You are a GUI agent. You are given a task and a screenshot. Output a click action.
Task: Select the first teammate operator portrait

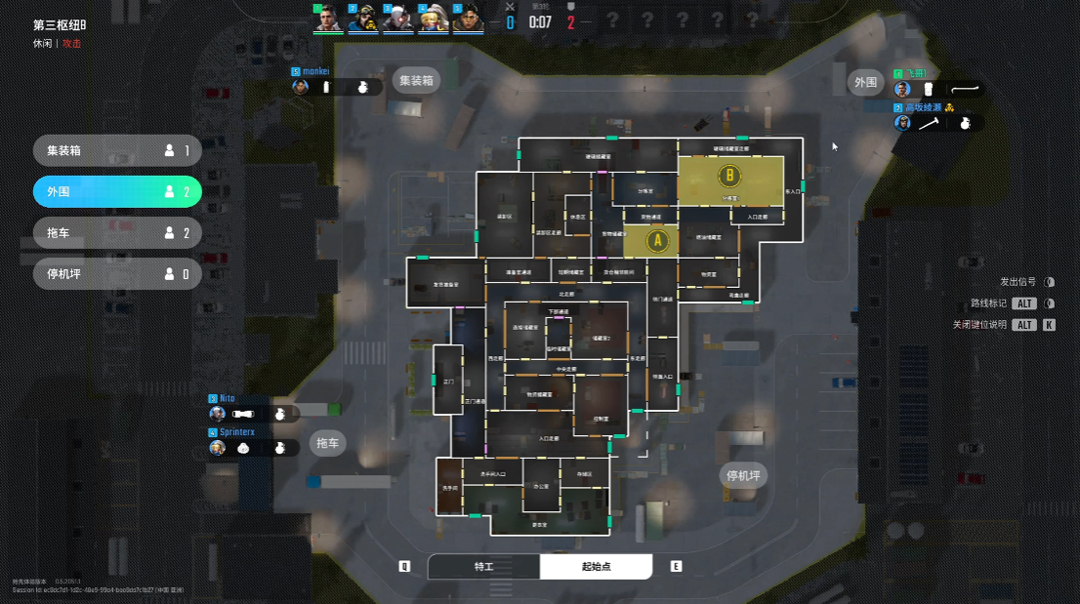coord(328,19)
